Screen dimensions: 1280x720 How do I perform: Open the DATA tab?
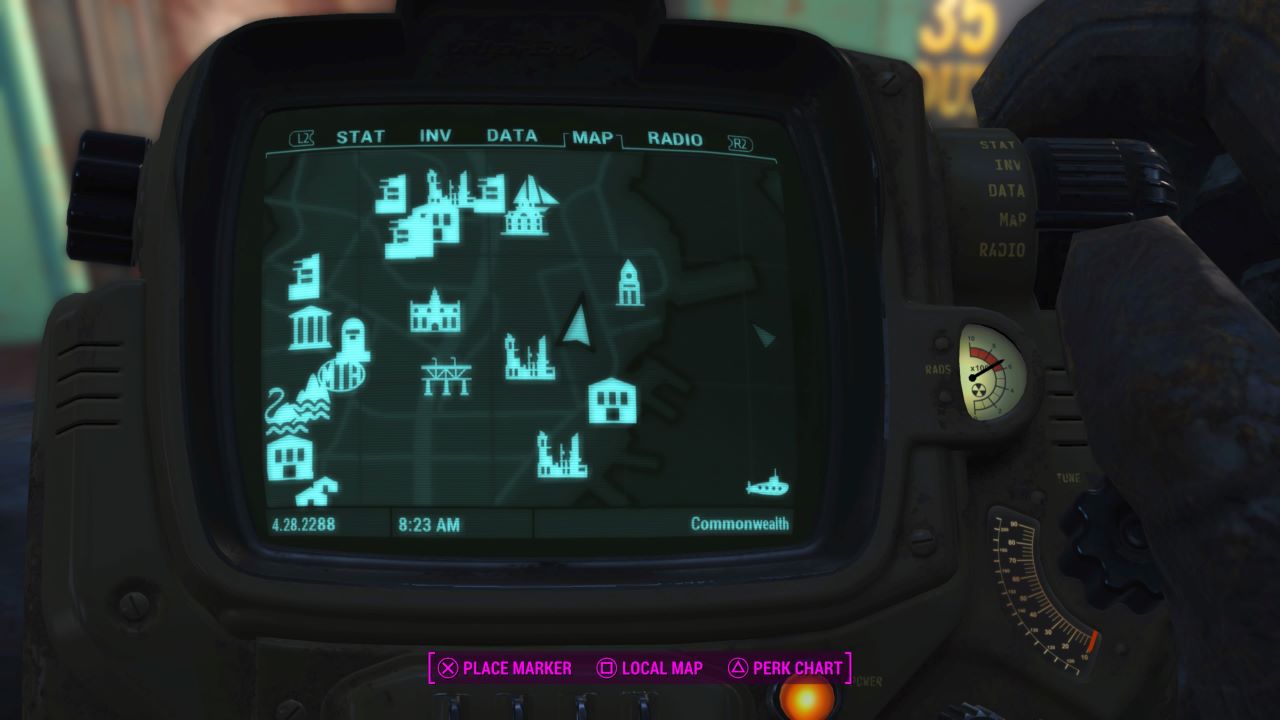click(x=510, y=137)
